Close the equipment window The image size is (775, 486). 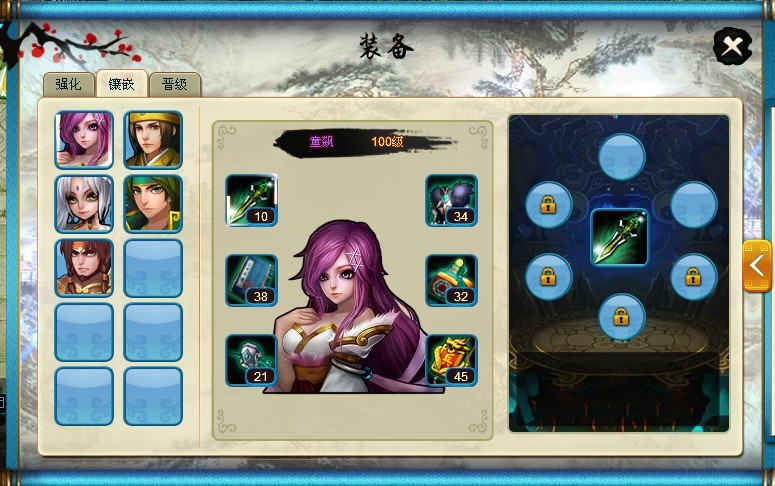coord(733,46)
